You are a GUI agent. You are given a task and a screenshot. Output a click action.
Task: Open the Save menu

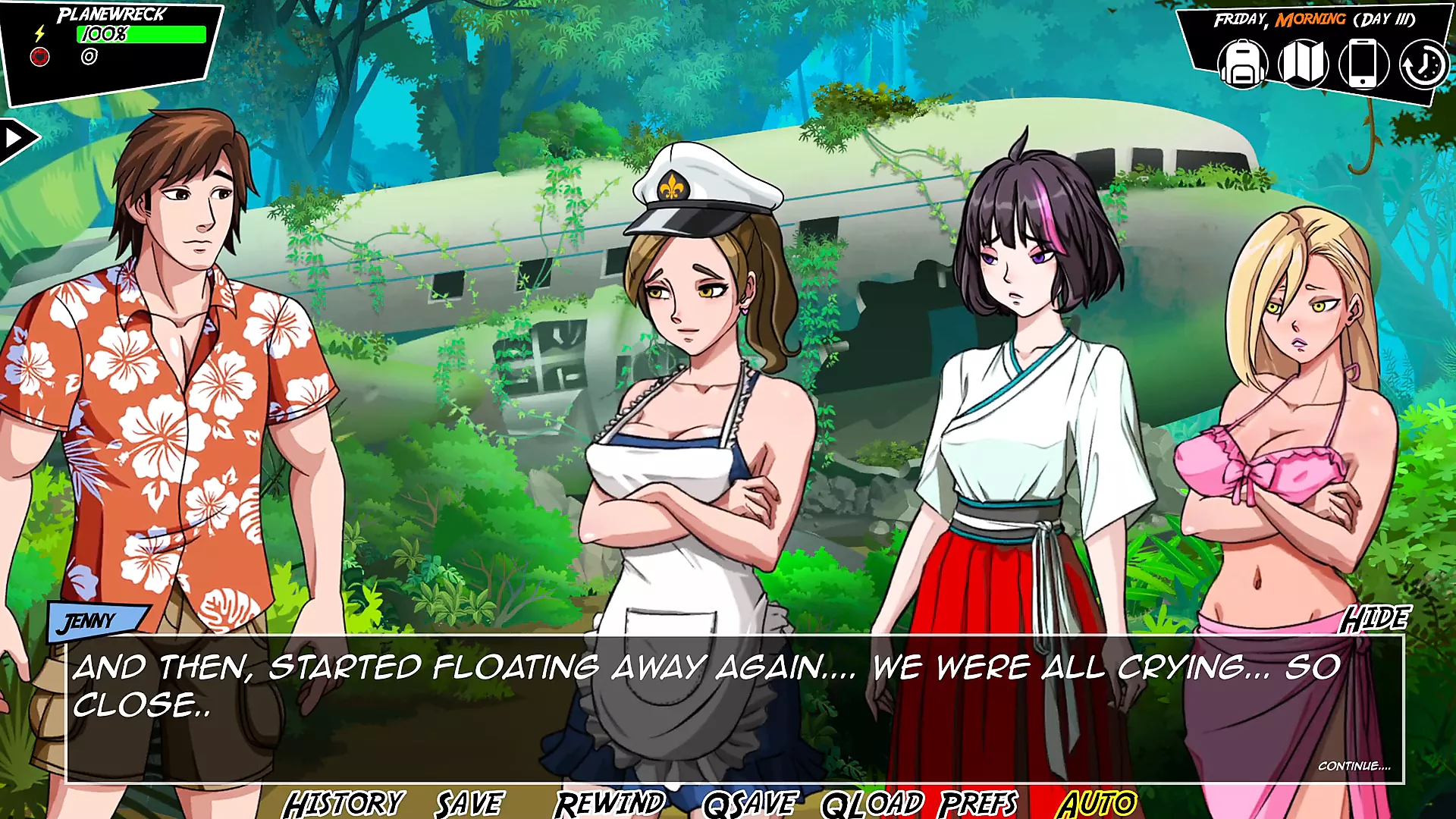469,804
